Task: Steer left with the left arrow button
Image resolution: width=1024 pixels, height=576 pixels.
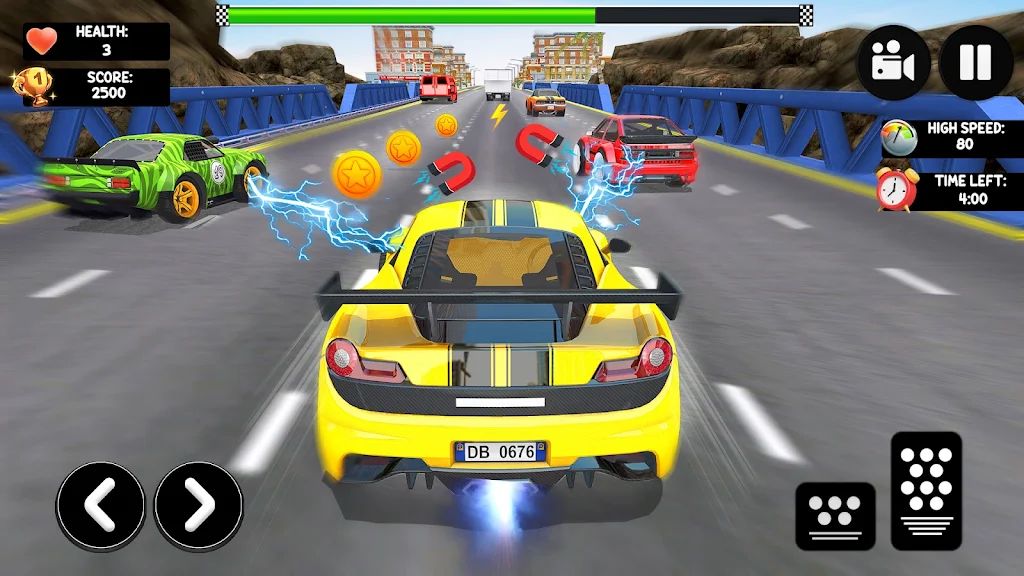Action: point(100,505)
